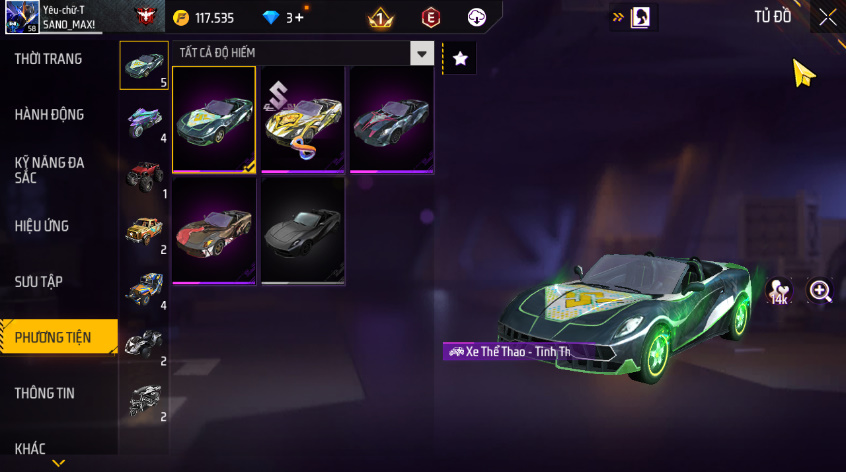The image size is (846, 472).
Task: Open the Thời Trang category
Action: click(x=50, y=59)
